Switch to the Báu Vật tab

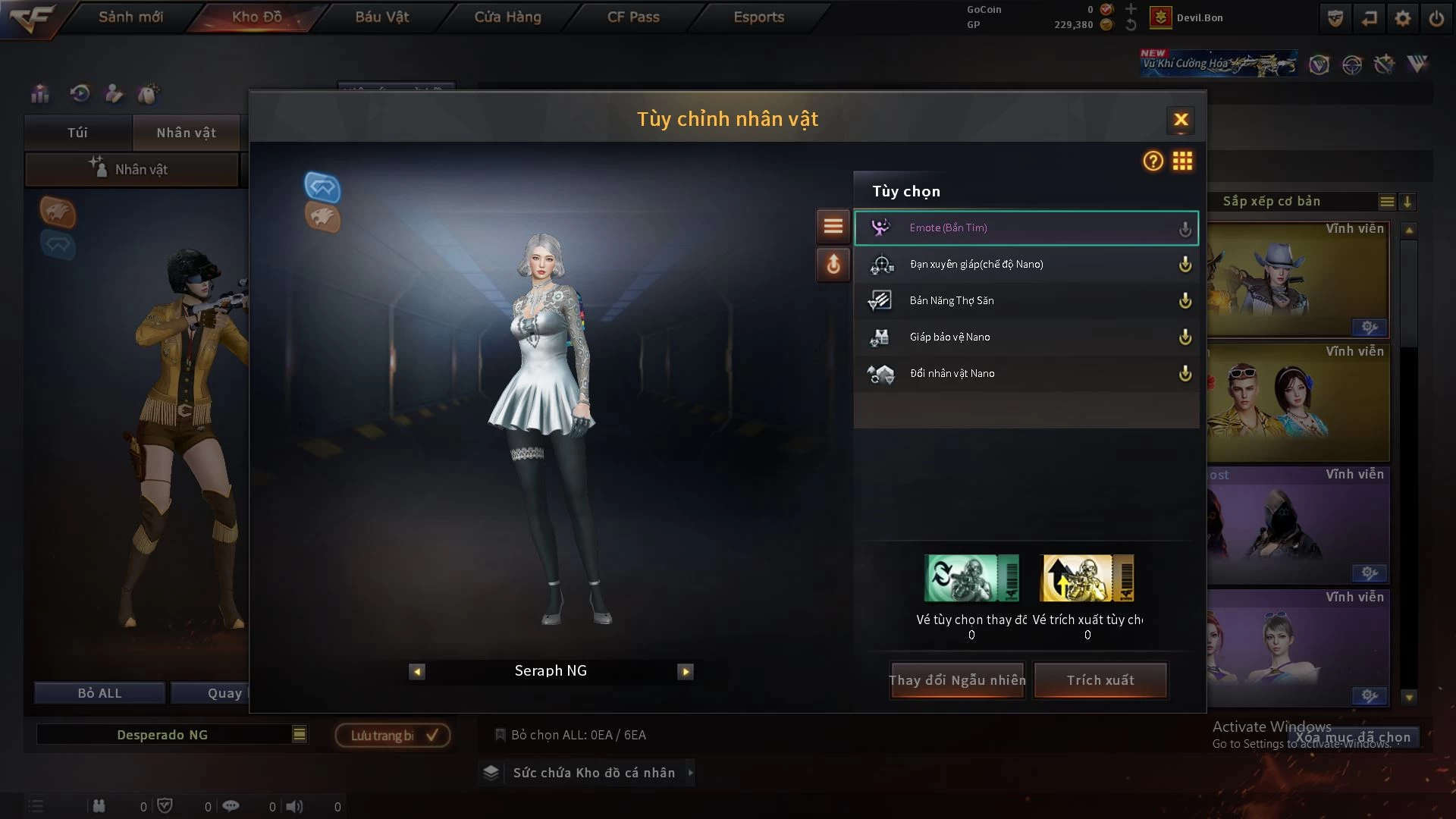point(381,17)
